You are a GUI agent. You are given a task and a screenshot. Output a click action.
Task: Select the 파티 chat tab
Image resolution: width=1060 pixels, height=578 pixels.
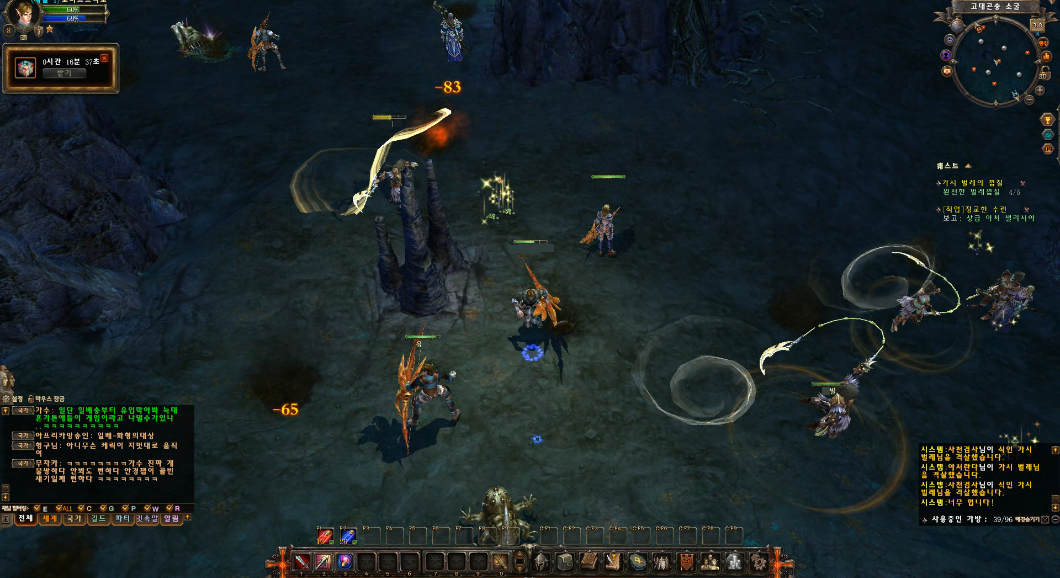123,519
